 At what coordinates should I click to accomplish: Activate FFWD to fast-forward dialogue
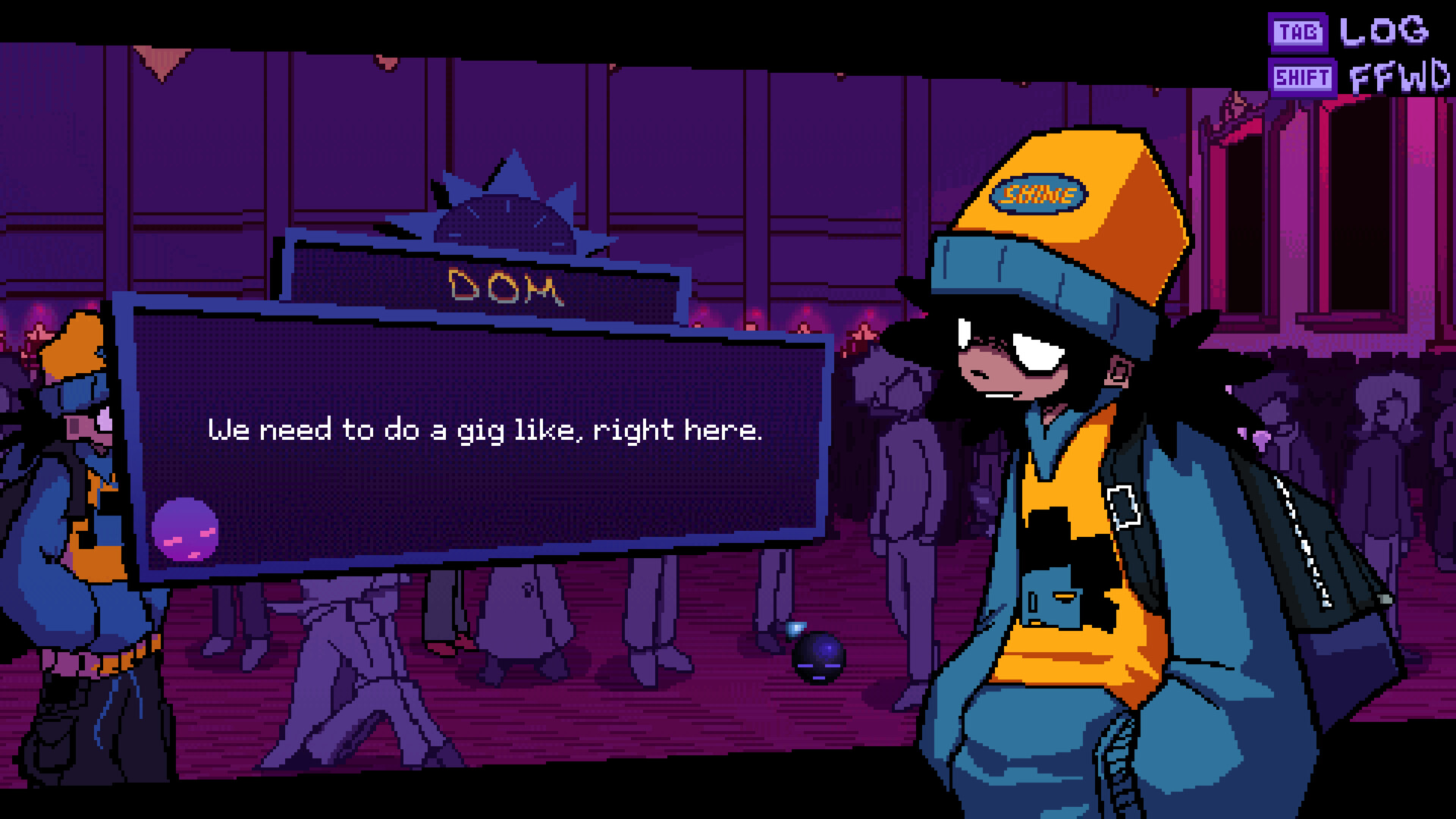[1401, 76]
